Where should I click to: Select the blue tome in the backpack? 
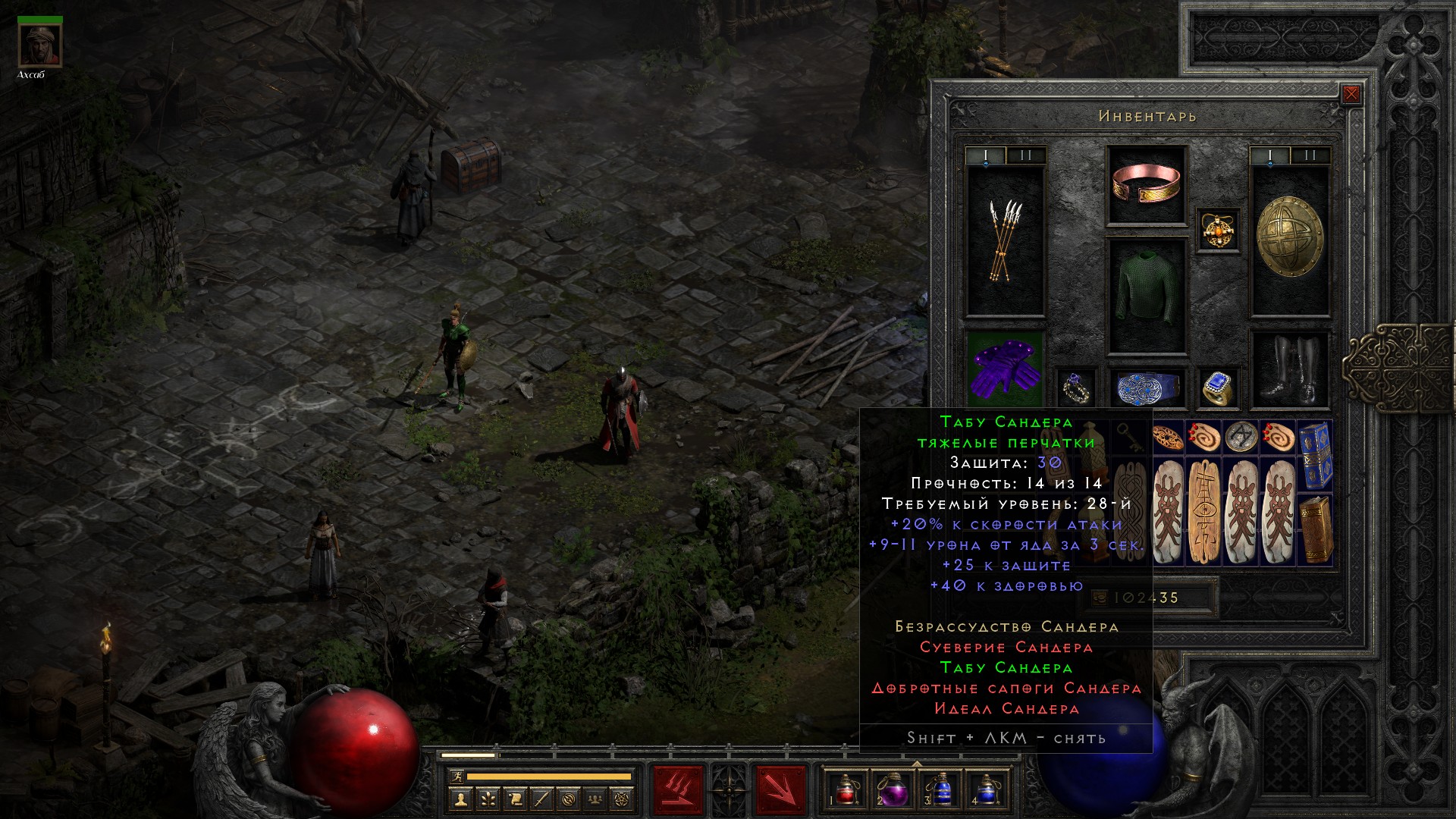pyautogui.click(x=1315, y=455)
